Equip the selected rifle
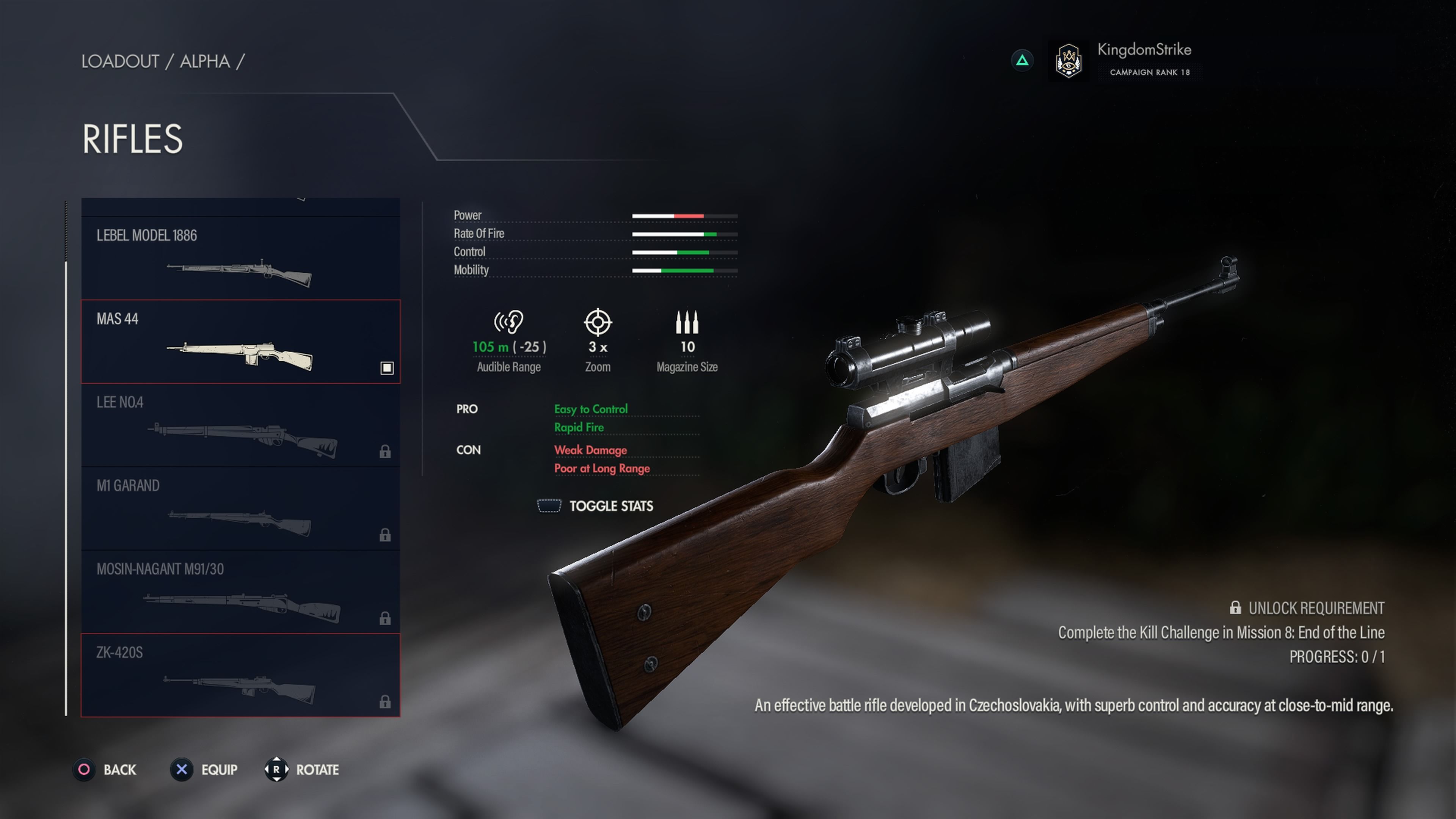The height and width of the screenshot is (819, 1456). click(x=205, y=770)
